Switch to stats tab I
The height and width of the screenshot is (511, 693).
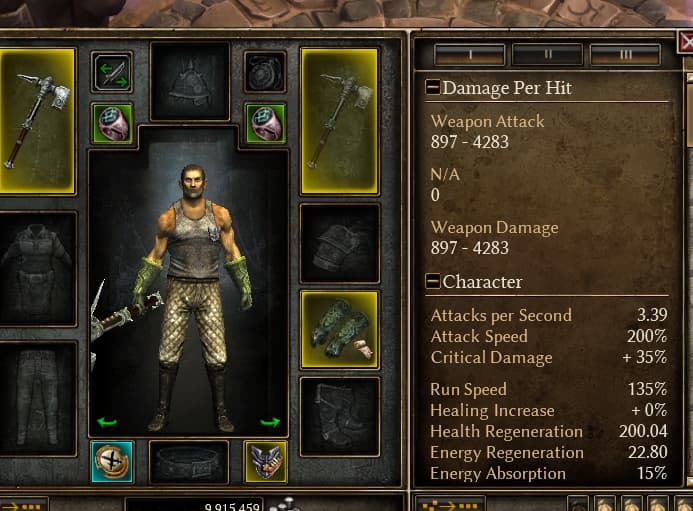point(463,53)
